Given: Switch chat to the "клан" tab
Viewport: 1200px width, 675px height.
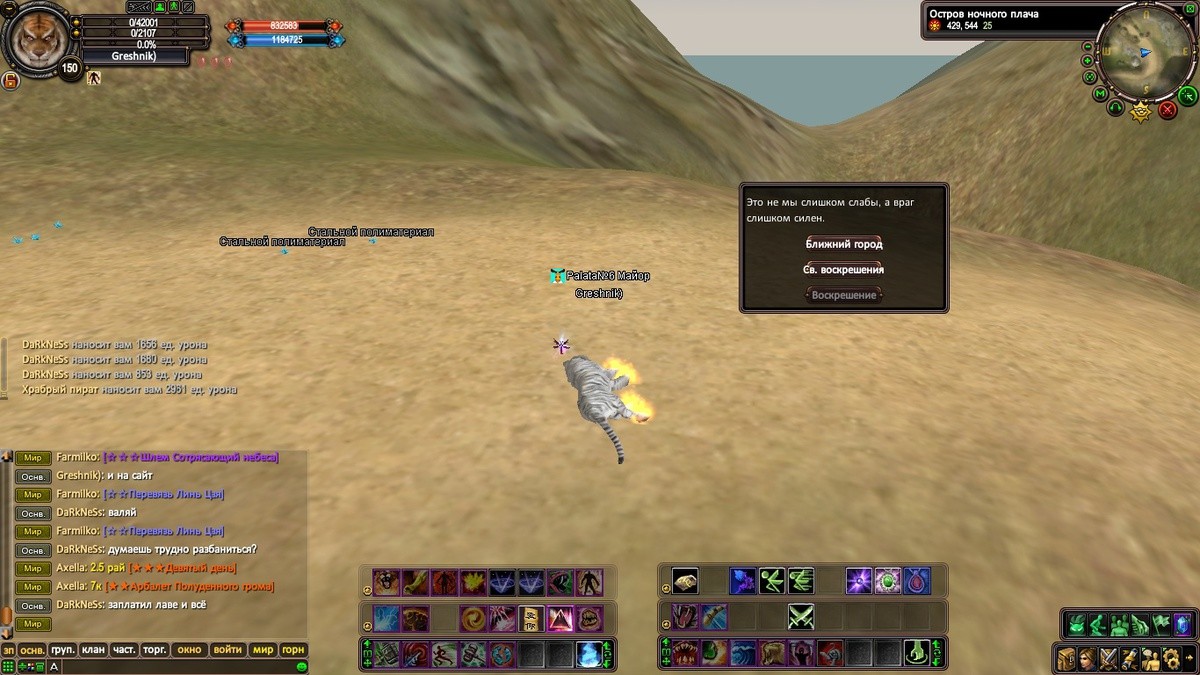Looking at the screenshot, I should (93, 650).
